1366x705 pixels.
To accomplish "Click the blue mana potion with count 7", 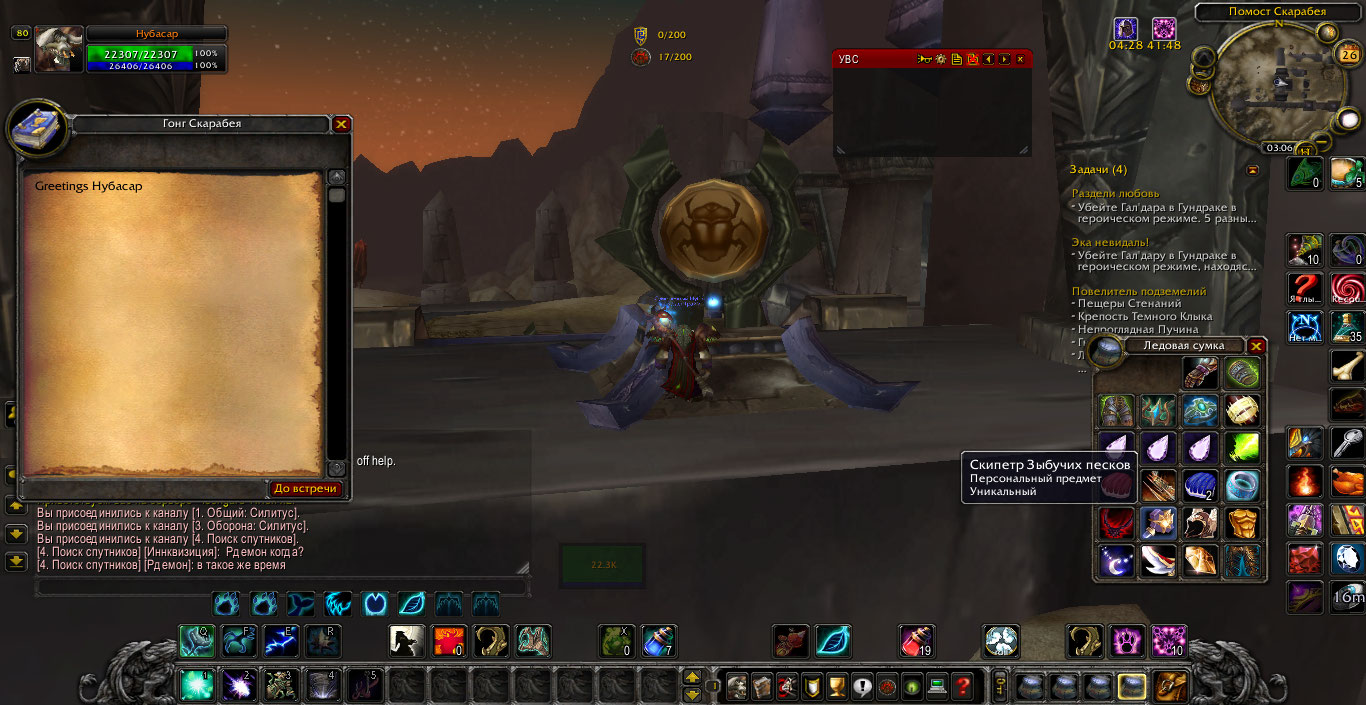I will point(659,640).
